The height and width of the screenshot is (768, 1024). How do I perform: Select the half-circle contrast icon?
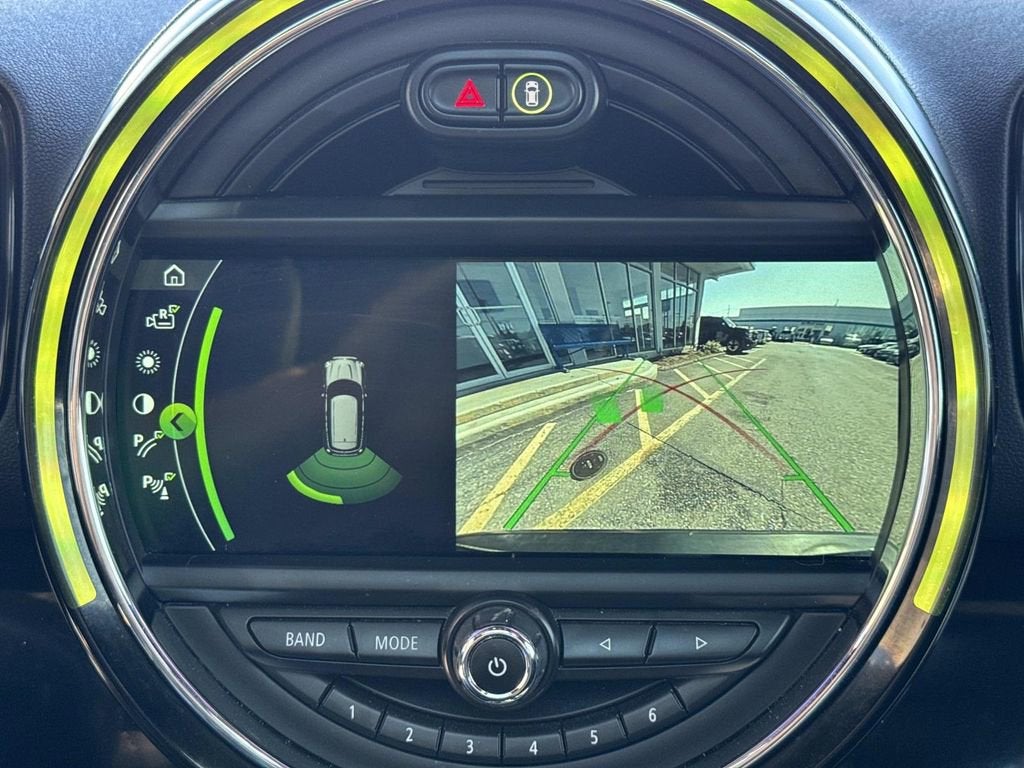(x=144, y=403)
